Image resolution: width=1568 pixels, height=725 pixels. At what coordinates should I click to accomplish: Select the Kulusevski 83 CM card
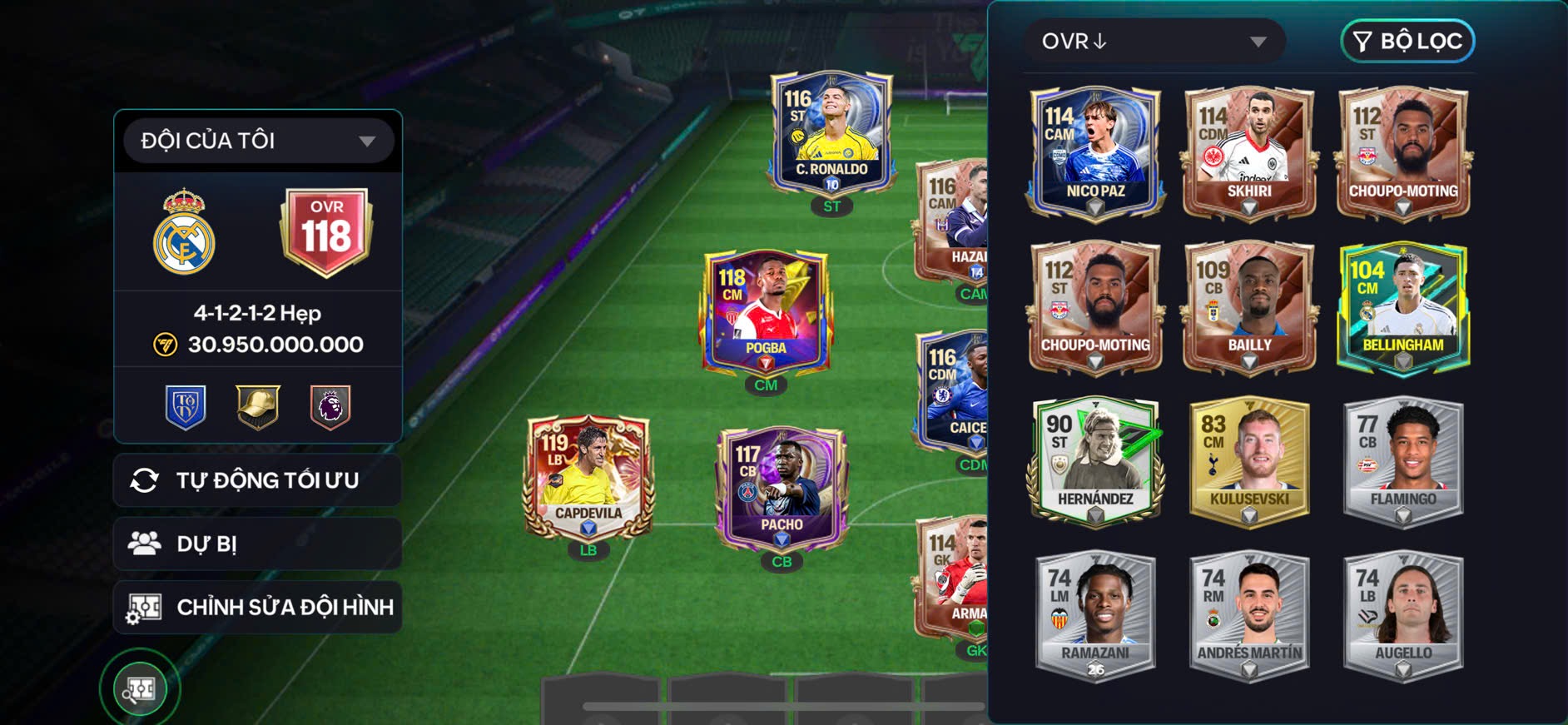[x=1249, y=460]
